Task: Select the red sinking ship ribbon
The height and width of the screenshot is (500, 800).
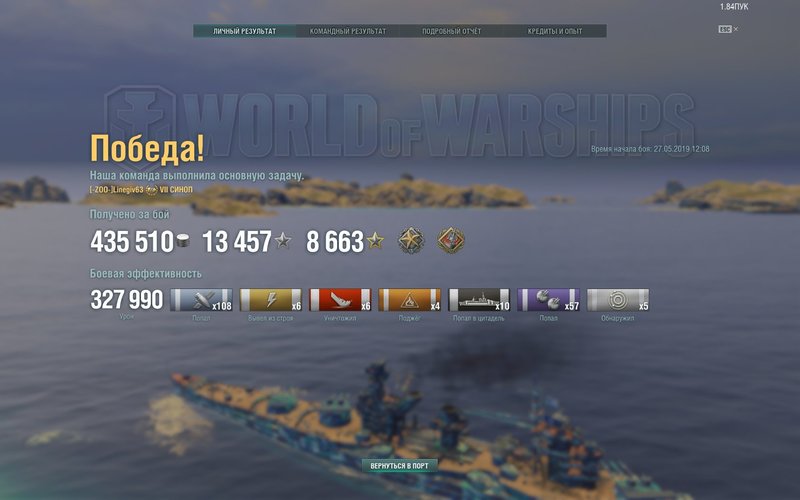Action: pos(340,300)
